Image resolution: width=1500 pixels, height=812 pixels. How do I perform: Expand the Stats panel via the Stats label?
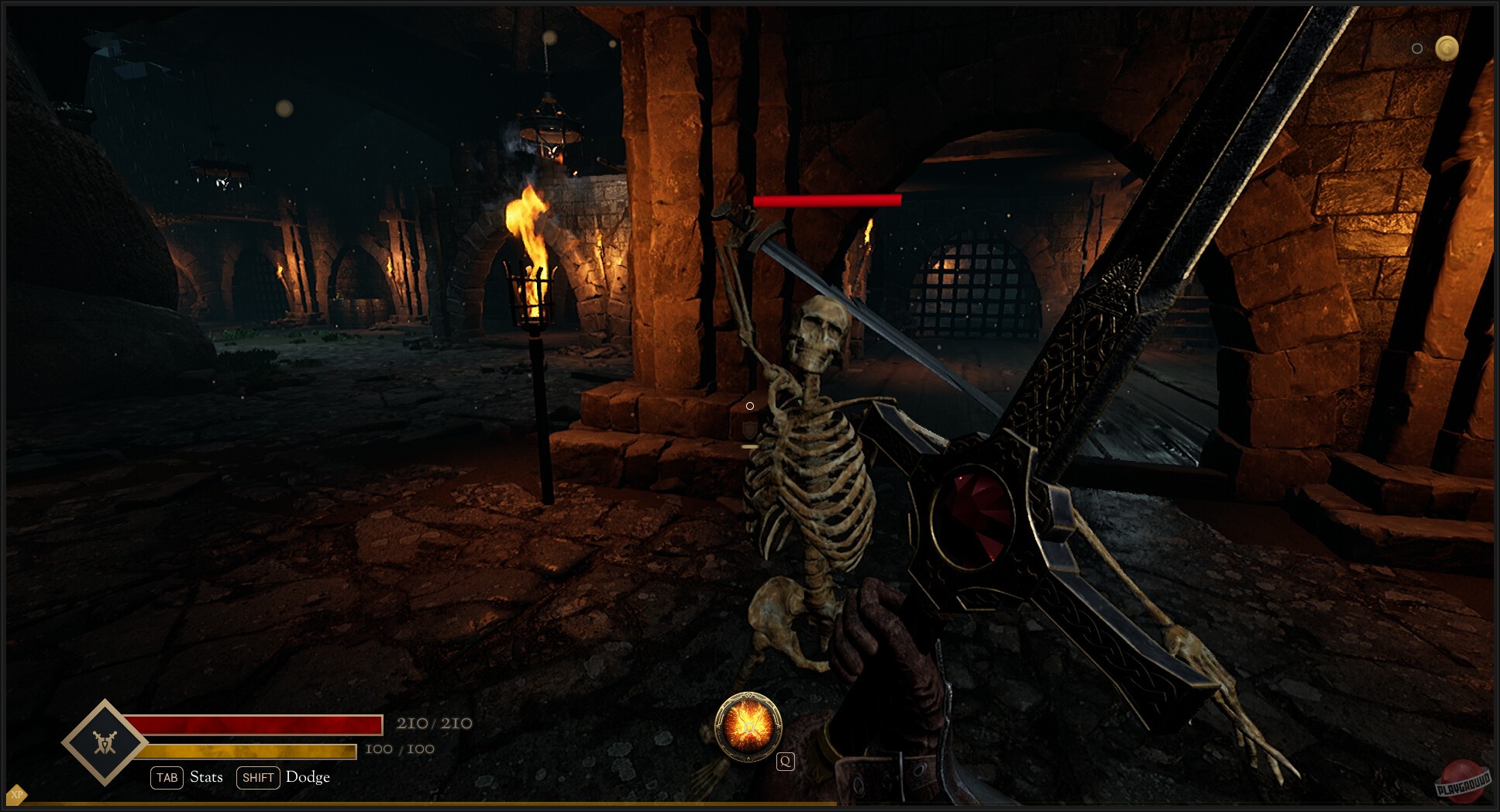[205, 776]
